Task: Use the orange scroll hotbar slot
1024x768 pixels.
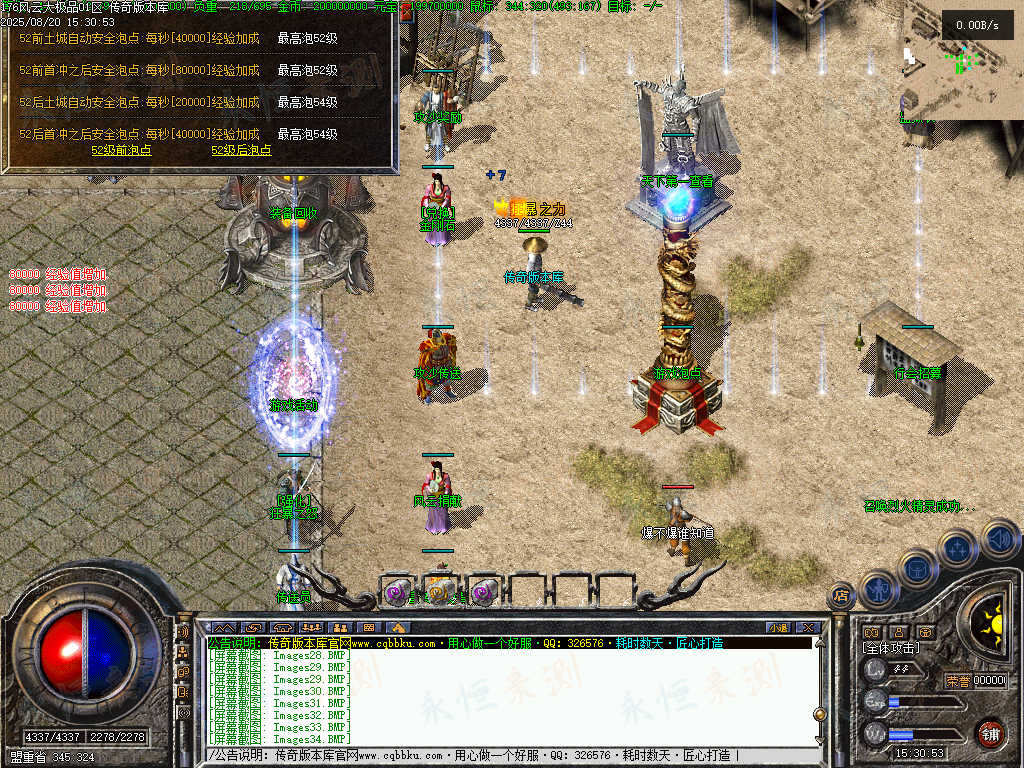Action: pos(441,592)
